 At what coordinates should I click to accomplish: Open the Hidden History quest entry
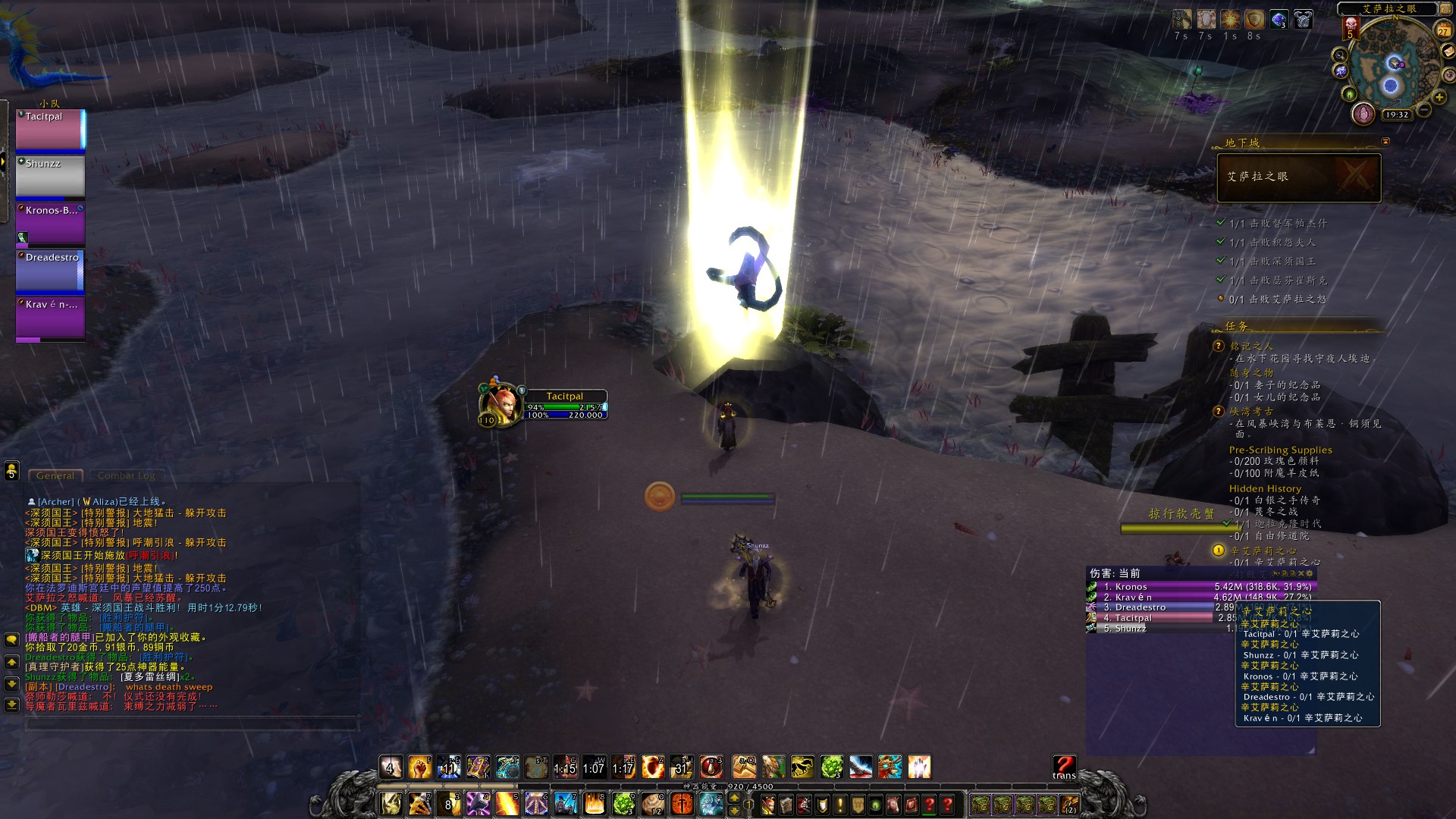1264,488
